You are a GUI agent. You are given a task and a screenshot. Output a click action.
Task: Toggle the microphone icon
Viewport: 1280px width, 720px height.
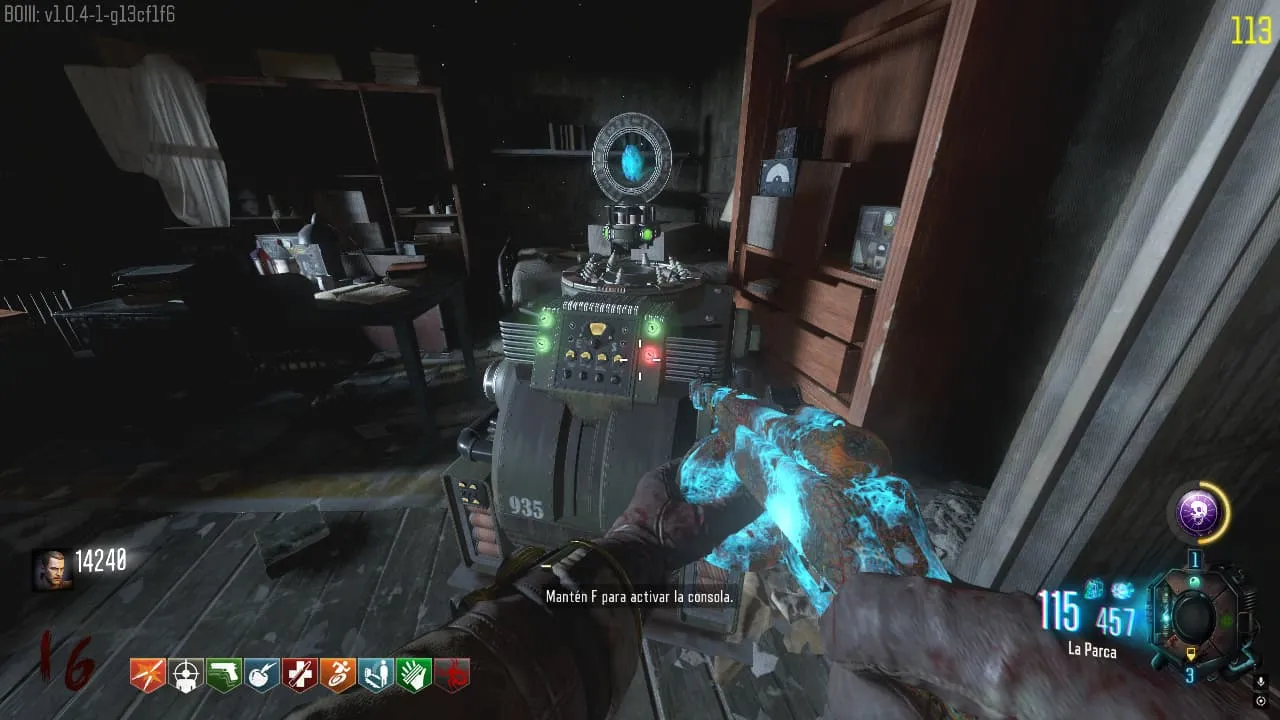tap(1260, 682)
